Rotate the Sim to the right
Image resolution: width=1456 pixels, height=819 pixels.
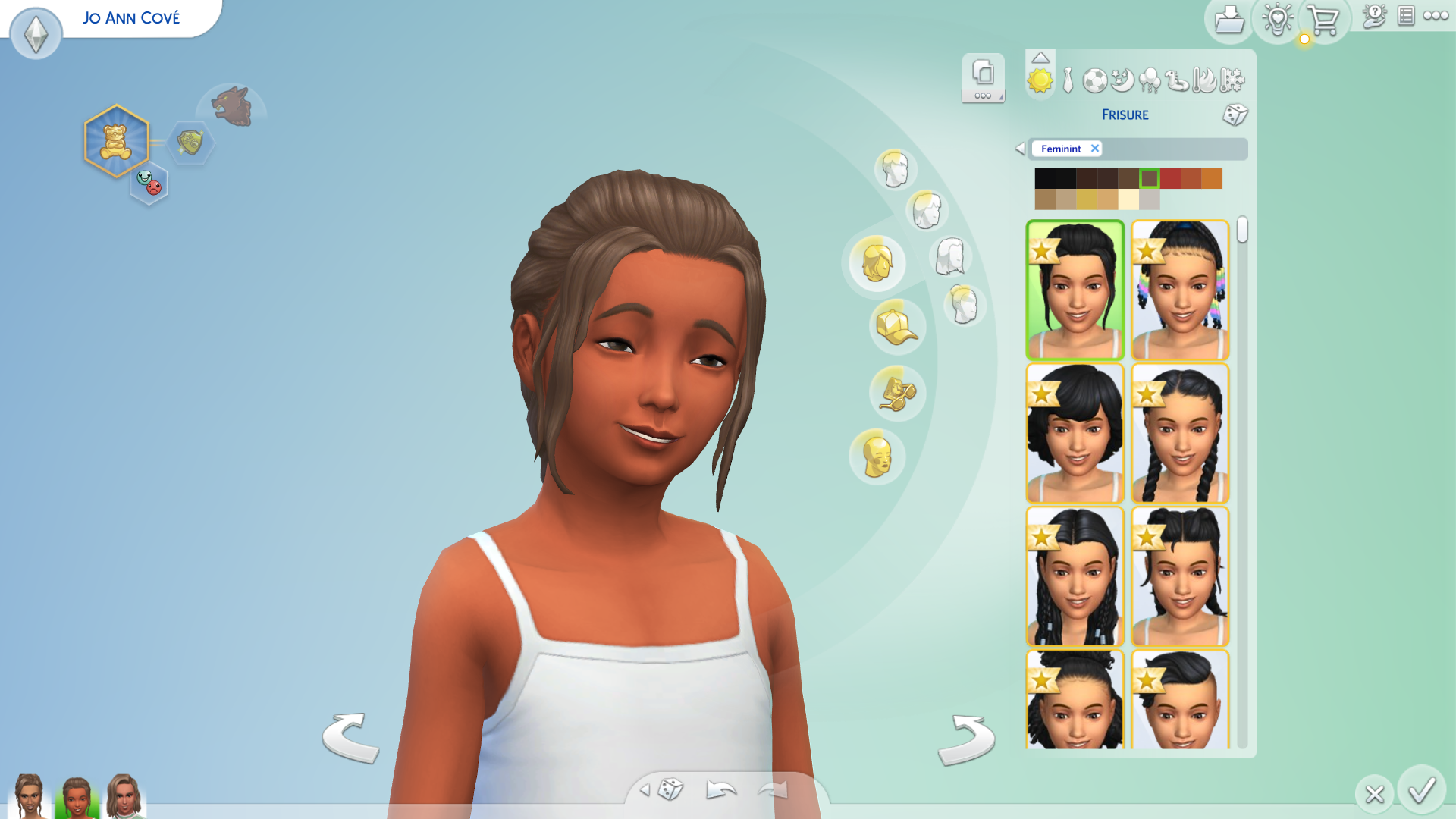coord(966,739)
